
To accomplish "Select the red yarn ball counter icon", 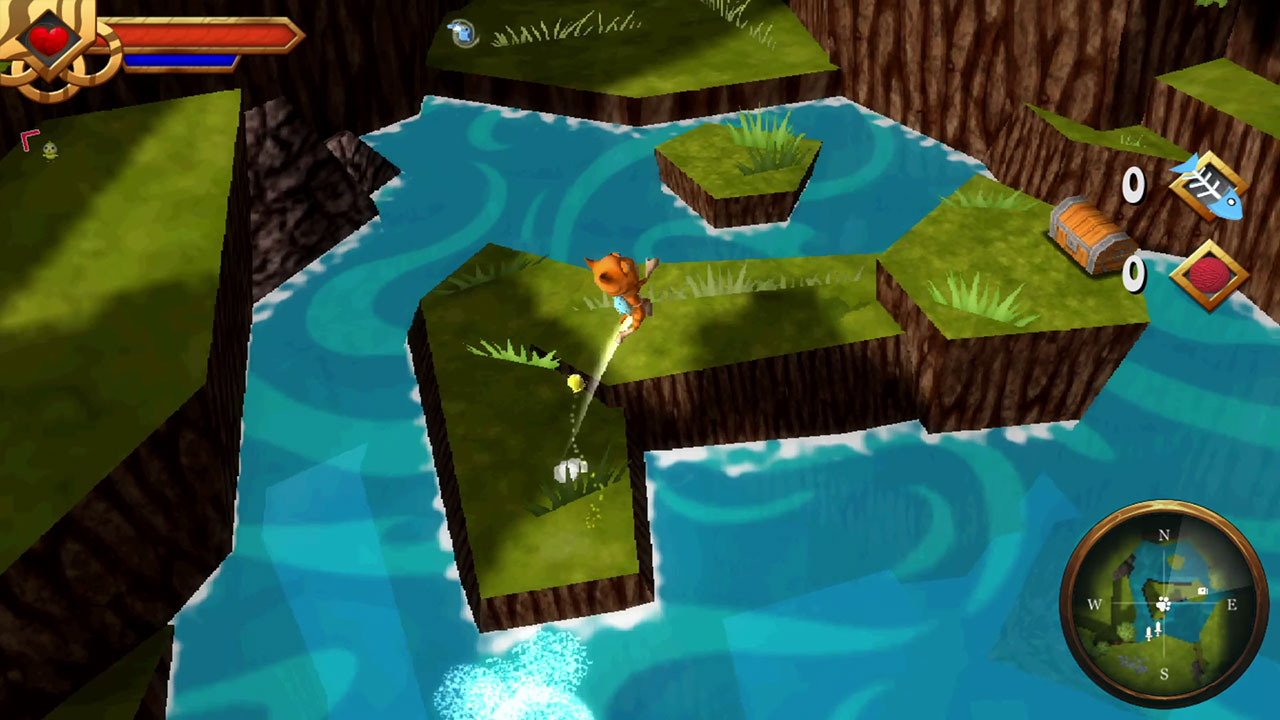I will click(x=1207, y=272).
